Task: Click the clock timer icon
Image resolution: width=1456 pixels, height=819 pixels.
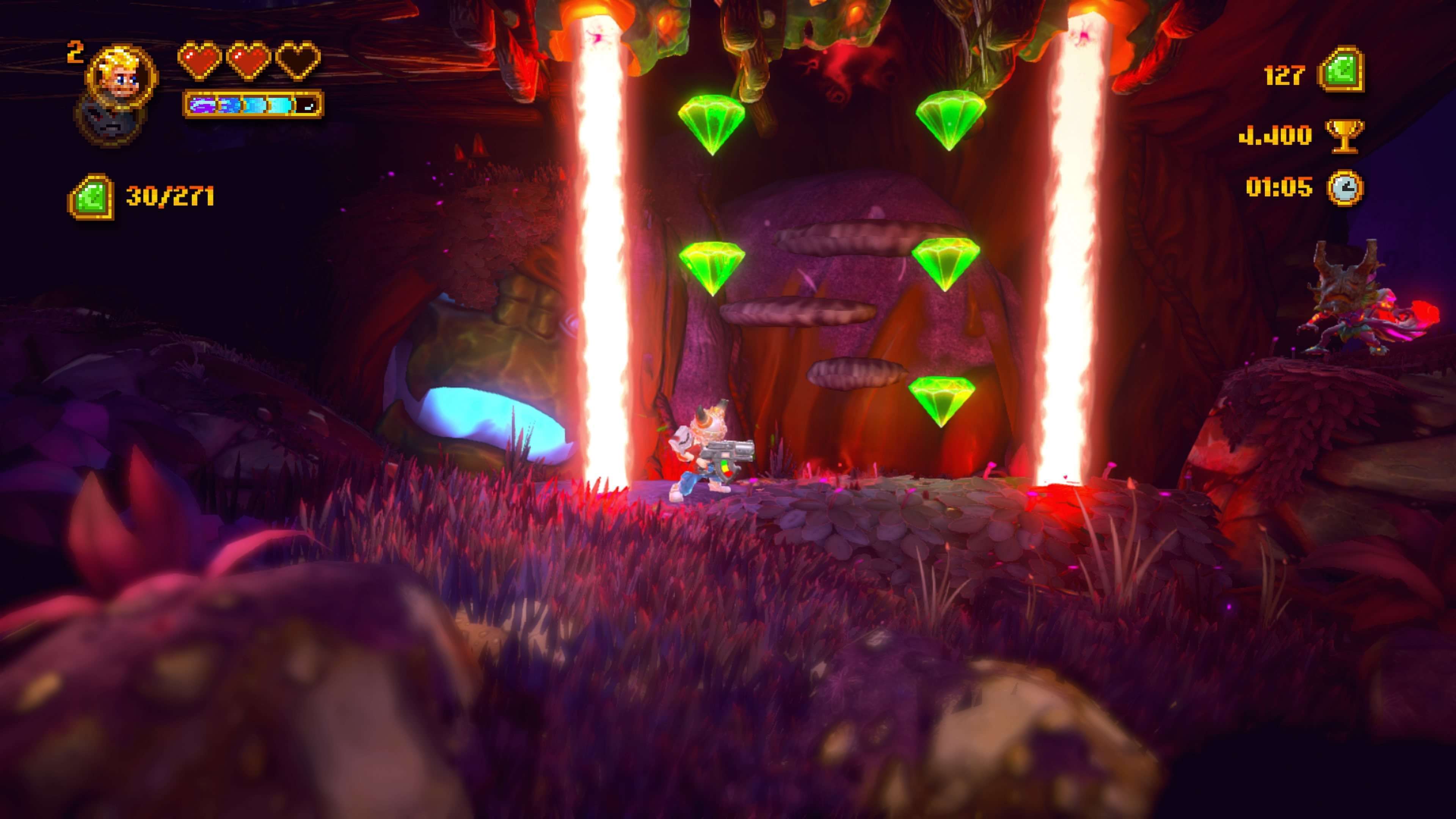Action: point(1345,188)
